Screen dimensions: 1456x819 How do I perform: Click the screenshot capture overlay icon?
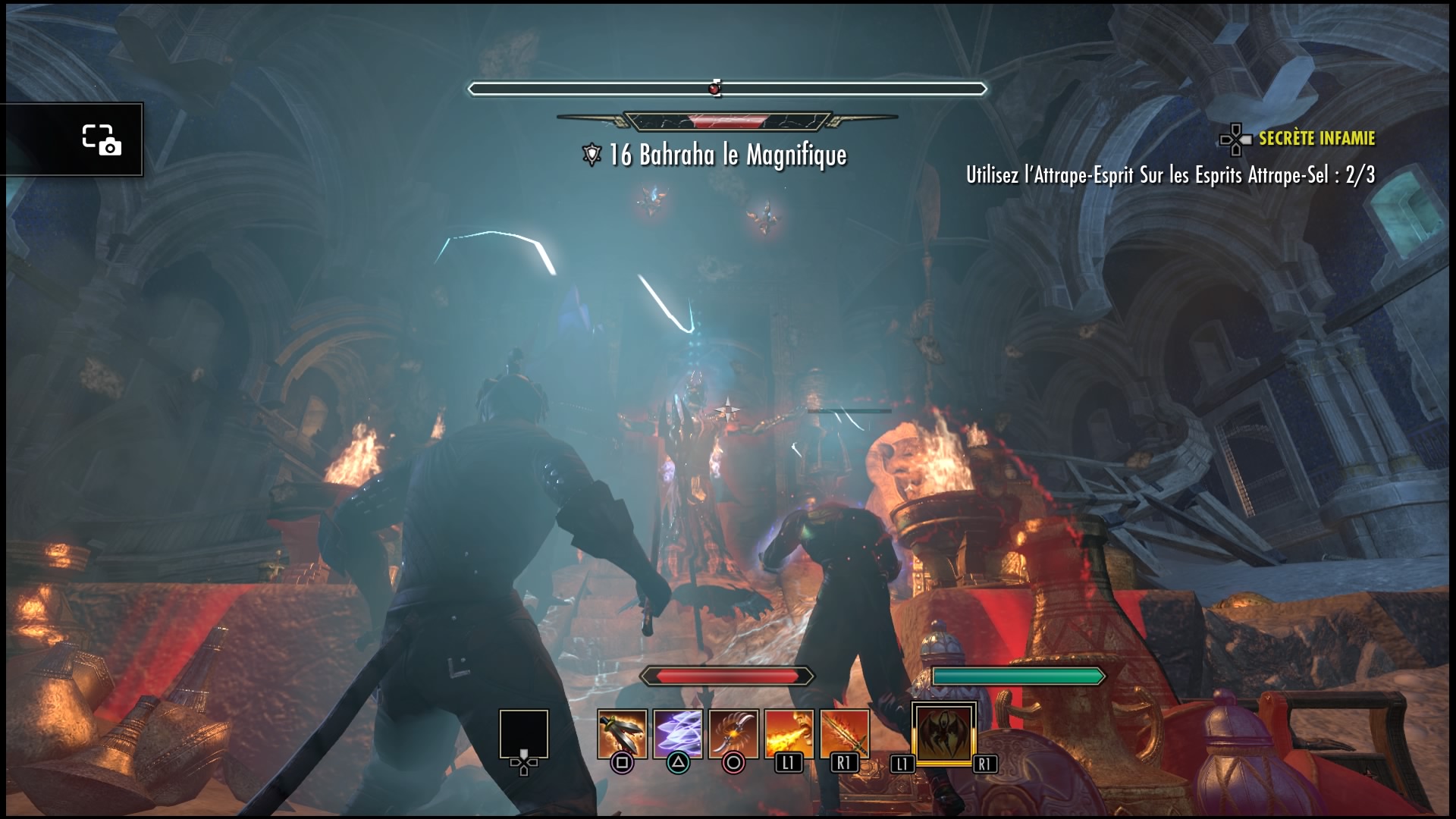(x=101, y=140)
